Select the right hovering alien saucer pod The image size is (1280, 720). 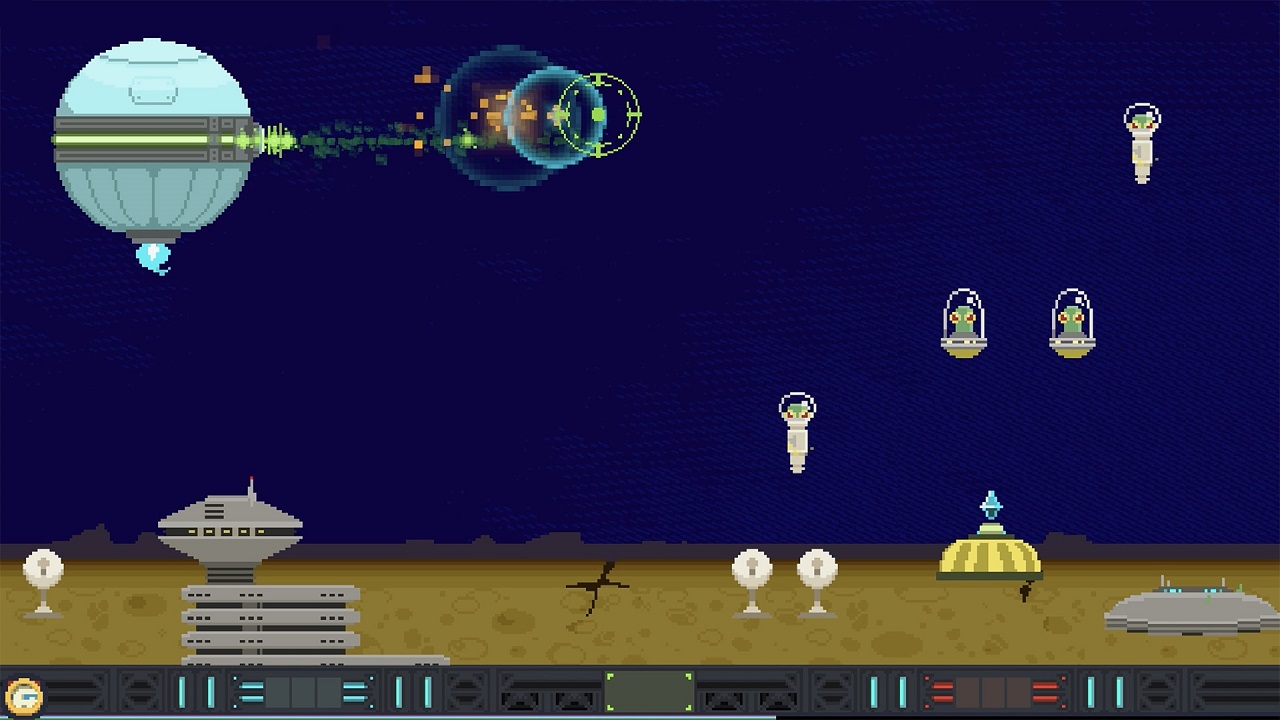(1071, 325)
